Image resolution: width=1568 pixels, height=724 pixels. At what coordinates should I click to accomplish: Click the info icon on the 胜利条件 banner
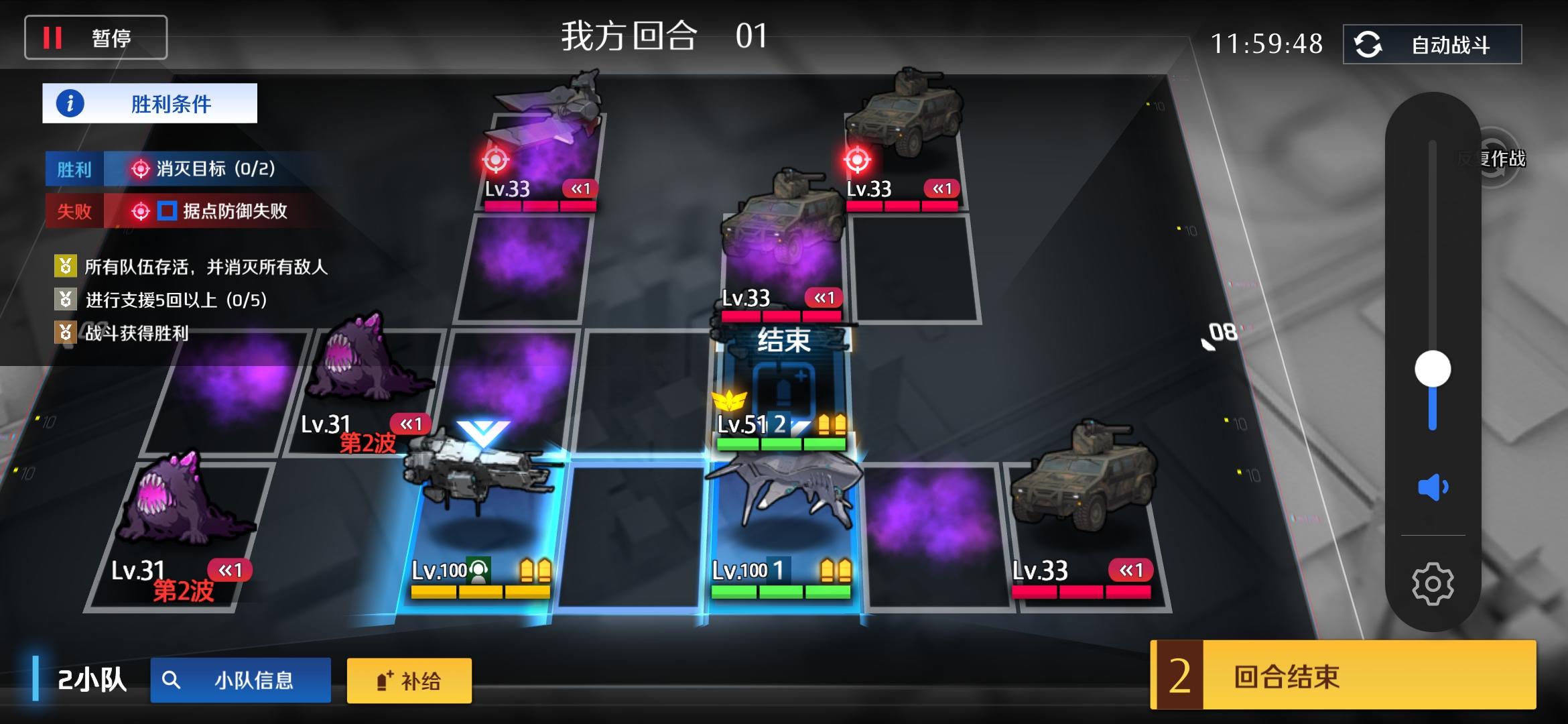pos(70,104)
